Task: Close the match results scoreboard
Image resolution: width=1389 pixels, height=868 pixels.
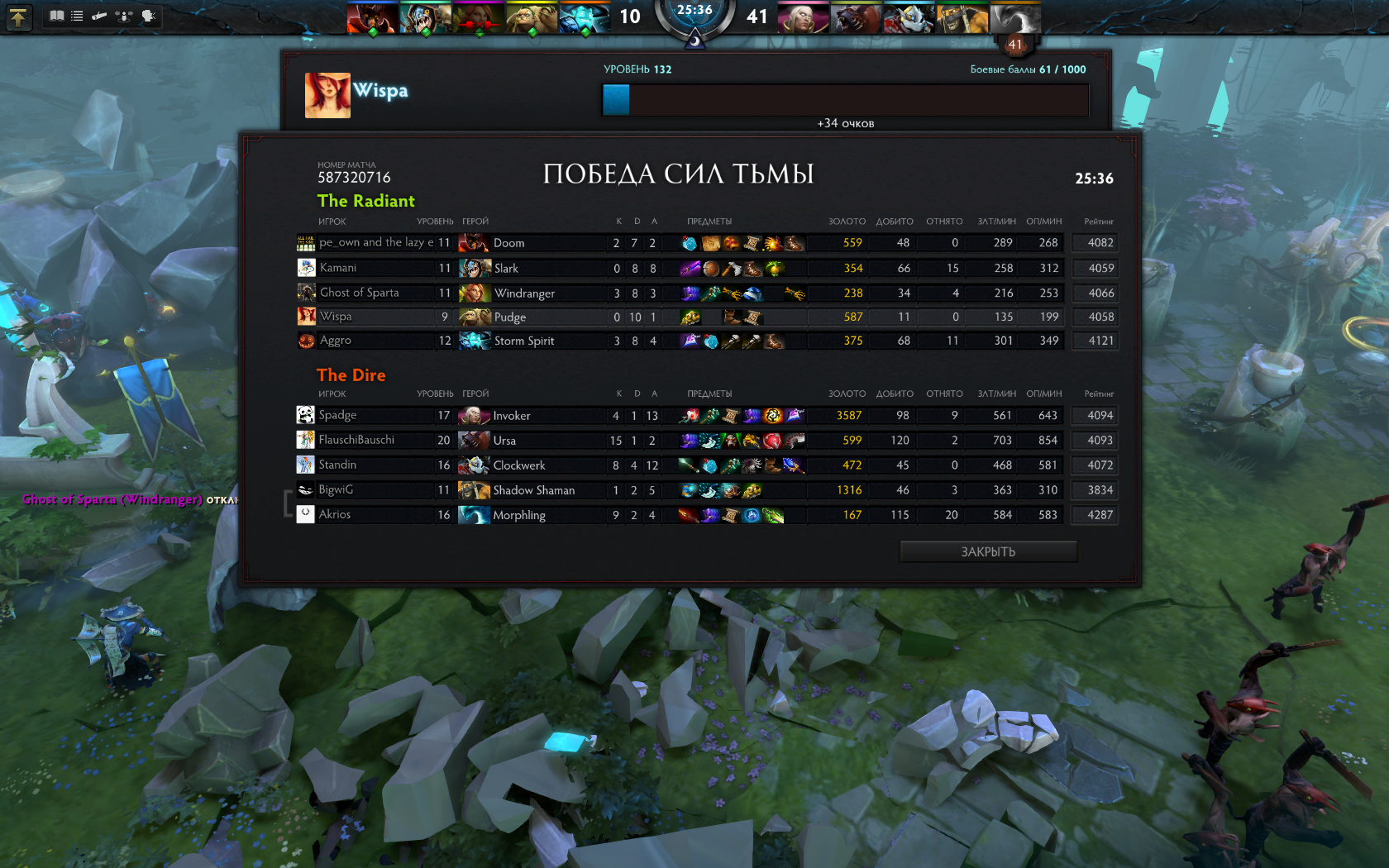Action: [x=988, y=551]
